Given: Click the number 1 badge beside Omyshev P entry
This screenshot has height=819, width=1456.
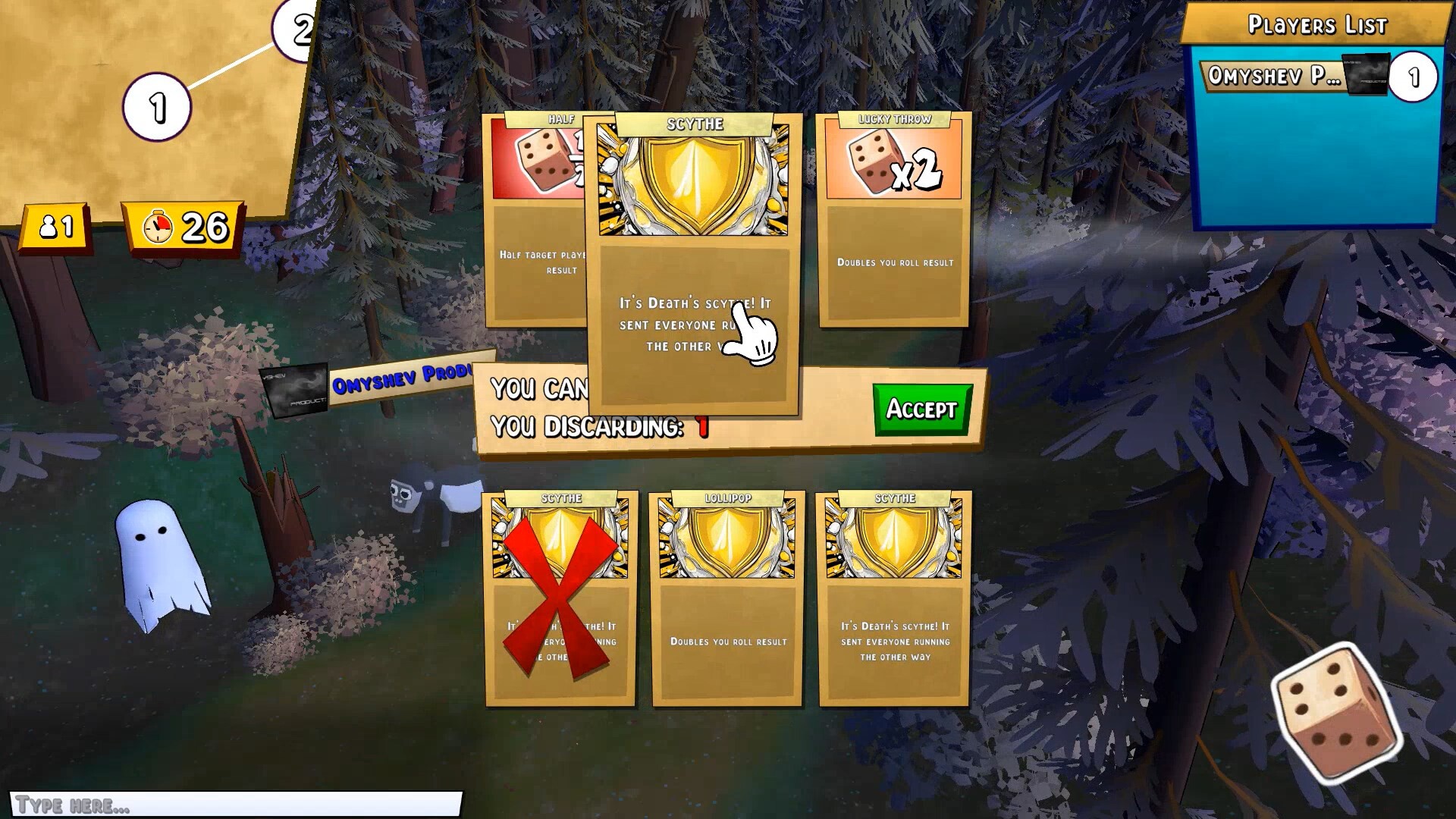Looking at the screenshot, I should point(1413,74).
